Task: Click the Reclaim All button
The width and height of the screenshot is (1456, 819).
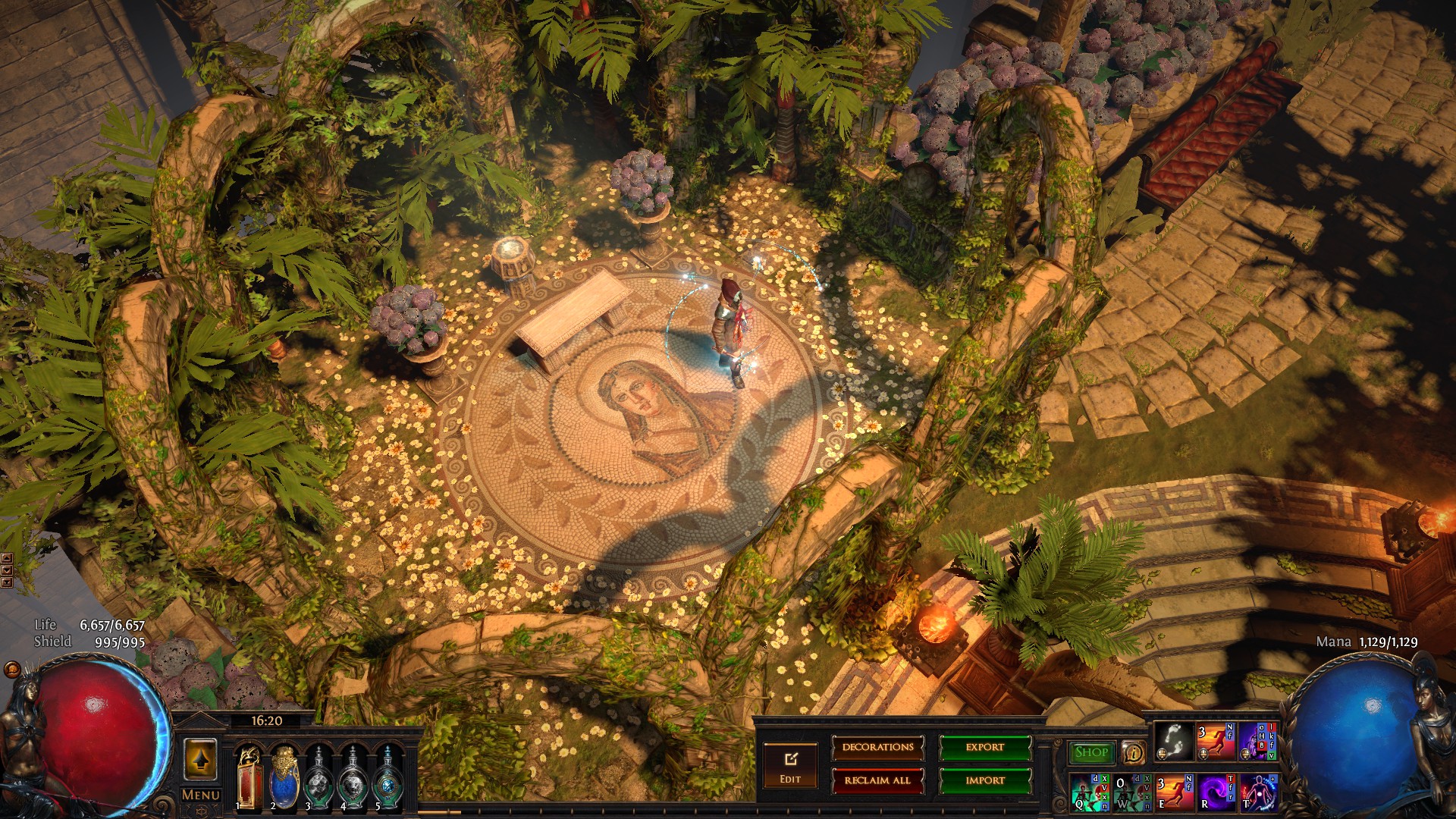Action: [877, 780]
